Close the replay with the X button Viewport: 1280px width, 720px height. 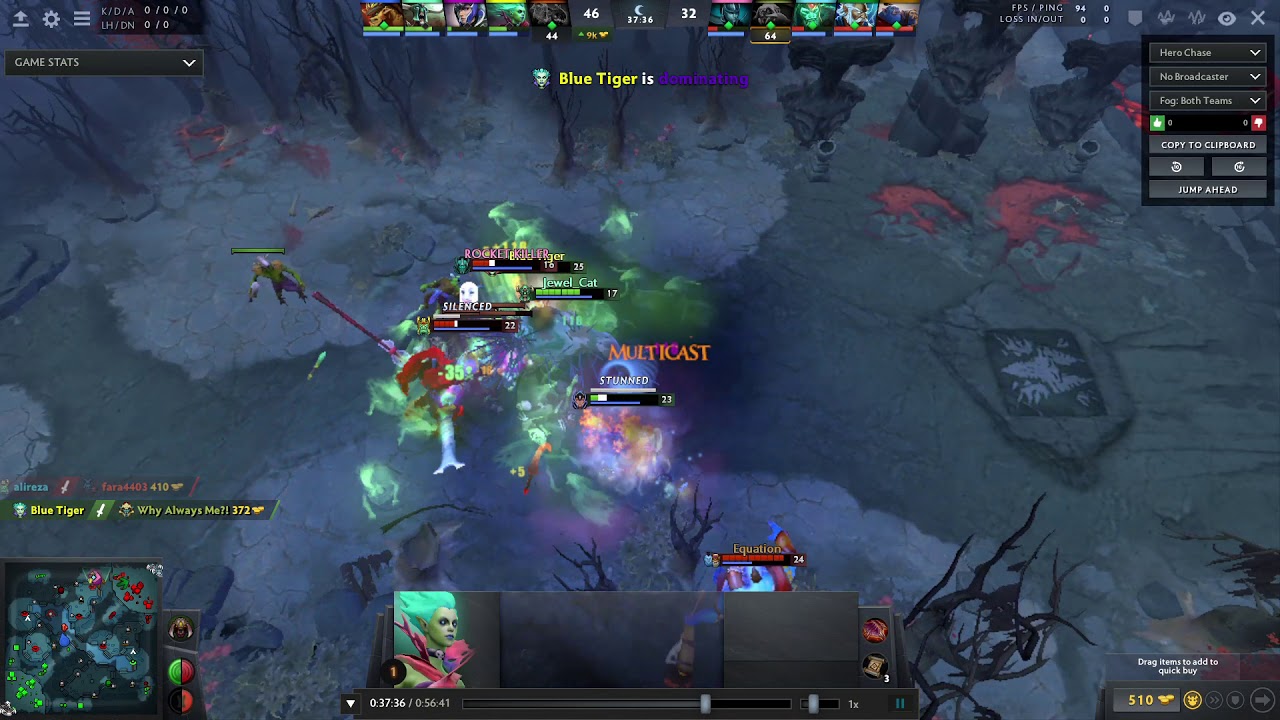1258,18
